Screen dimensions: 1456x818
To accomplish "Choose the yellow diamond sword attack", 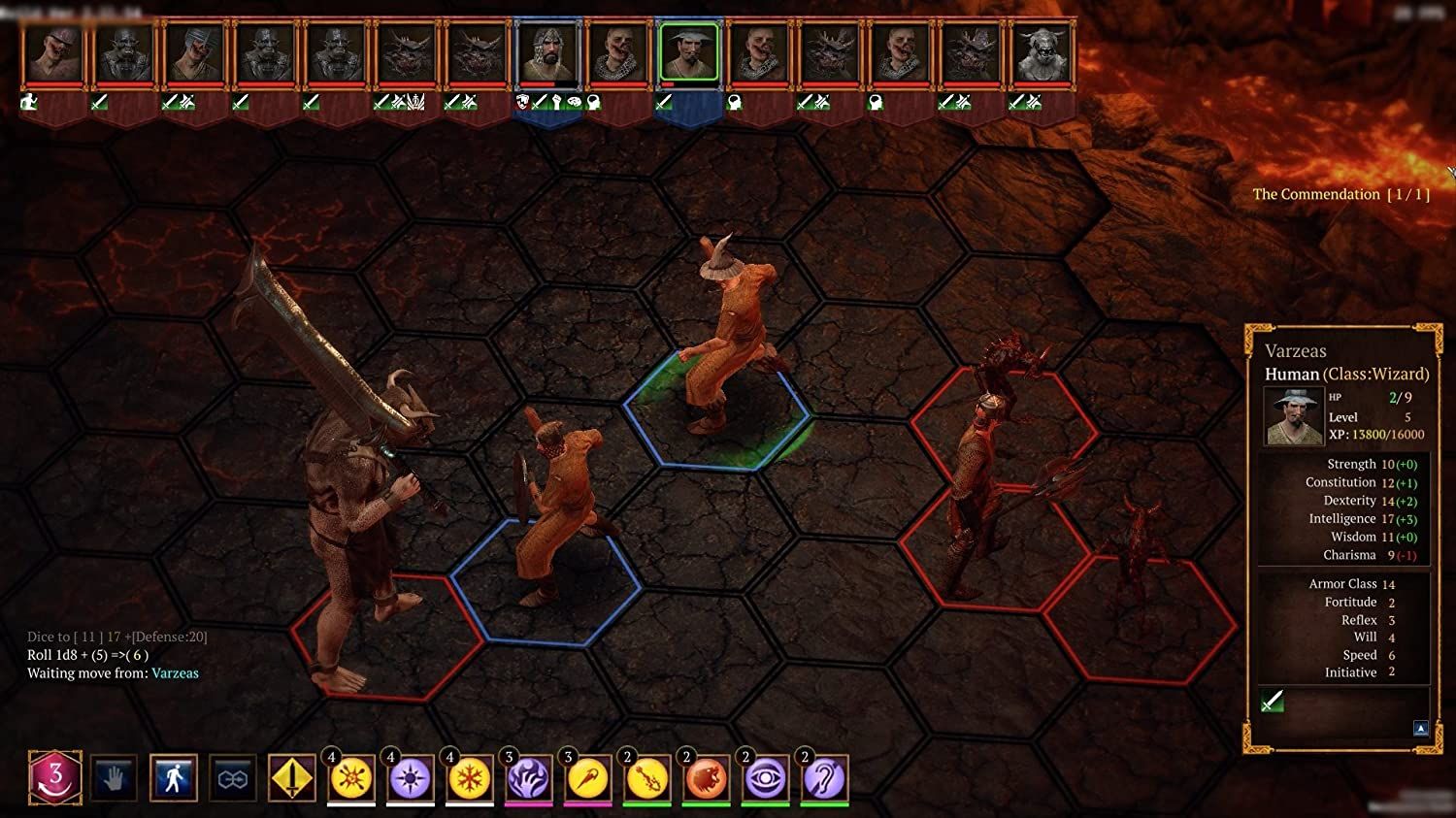I will (x=292, y=778).
